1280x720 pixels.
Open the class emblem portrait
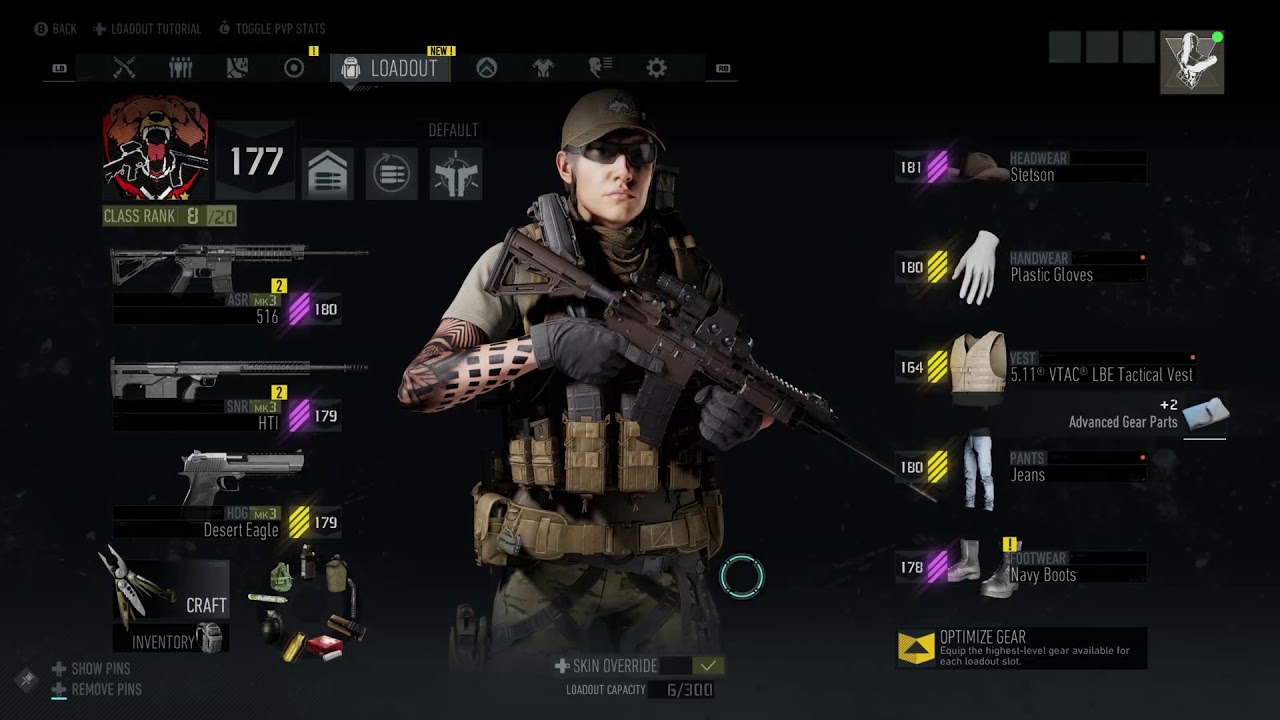(155, 148)
